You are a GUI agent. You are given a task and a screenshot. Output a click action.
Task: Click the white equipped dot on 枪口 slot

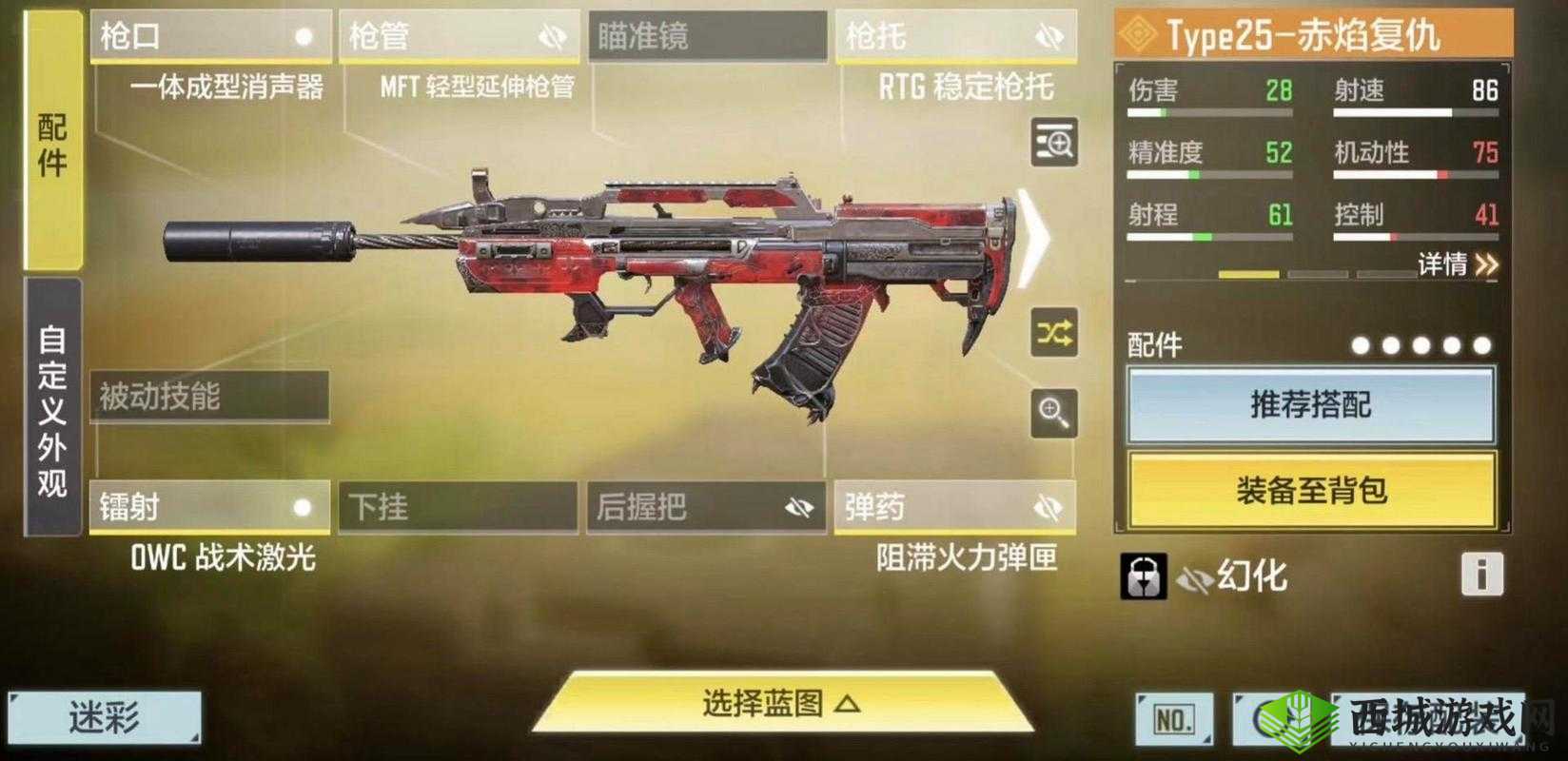click(304, 36)
